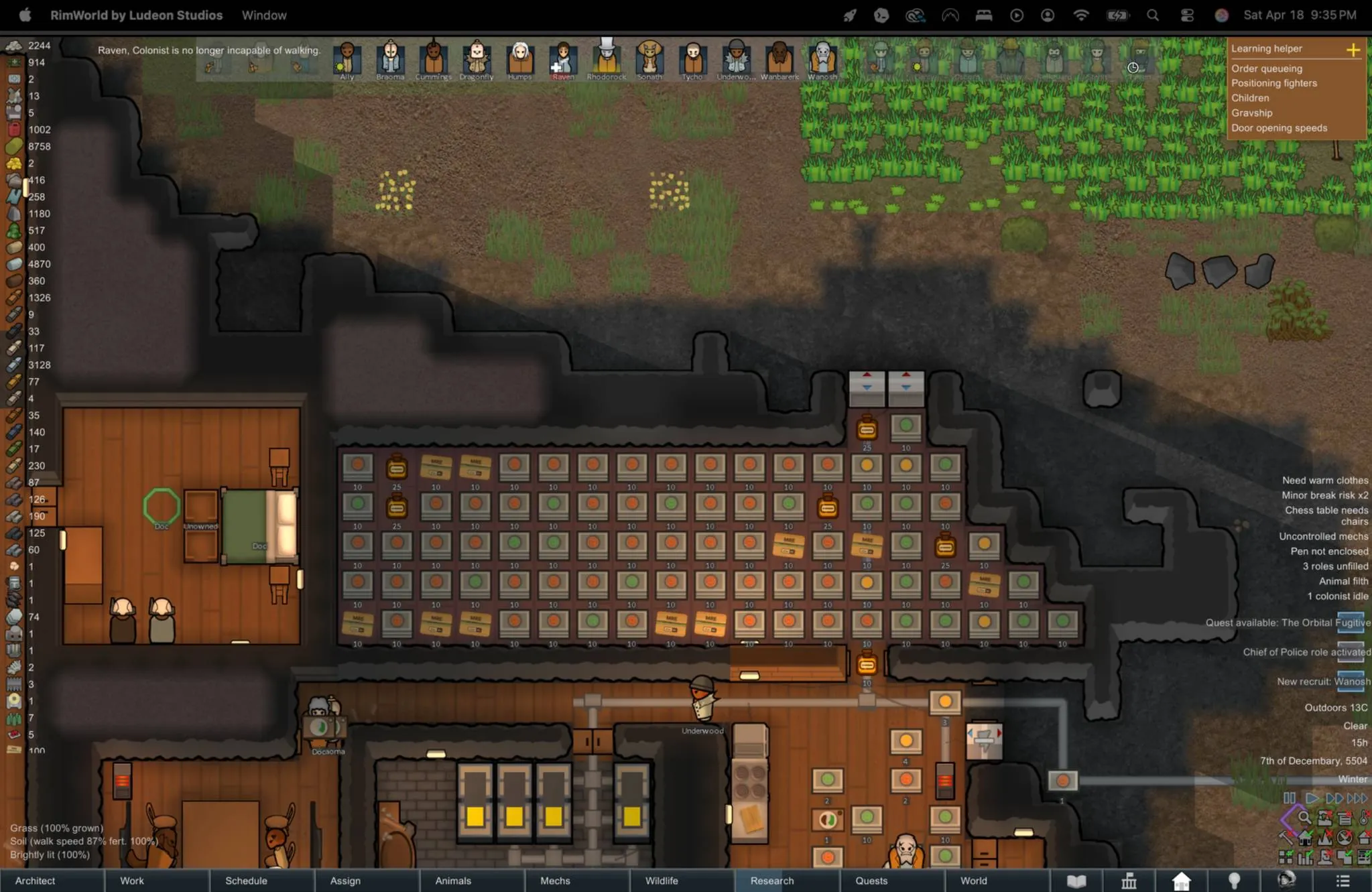This screenshot has width=1372, height=892.
Task: Choose colonist Ally's portrait
Action: [x=347, y=59]
